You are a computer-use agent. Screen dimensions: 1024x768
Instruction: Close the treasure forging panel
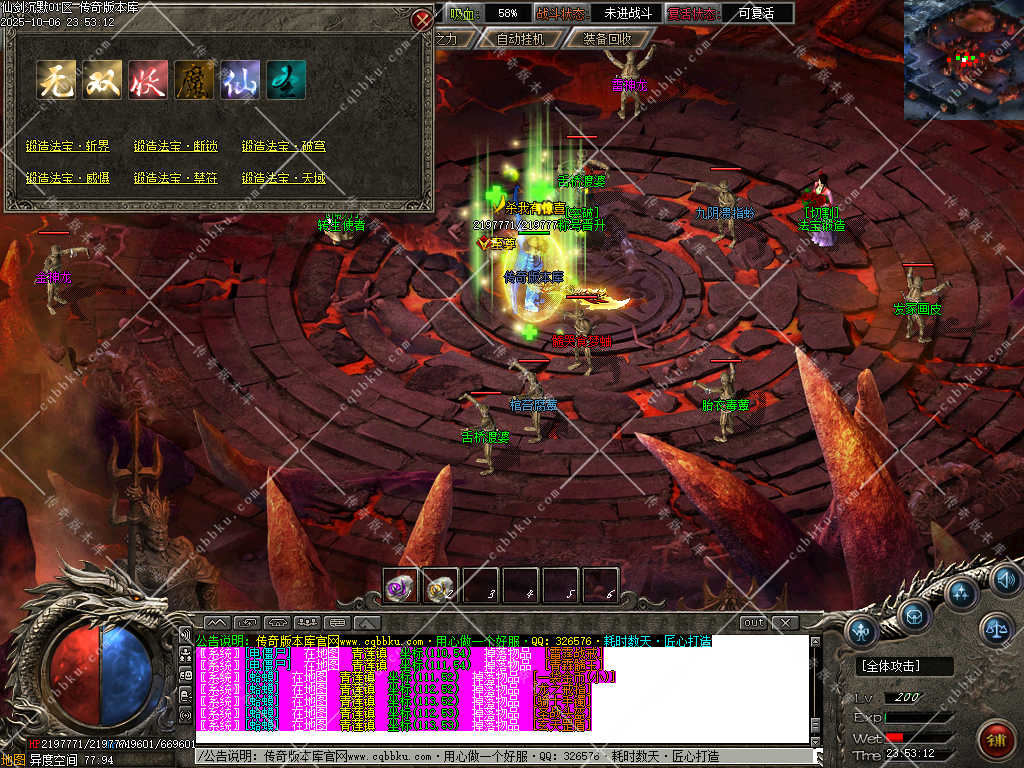point(421,19)
